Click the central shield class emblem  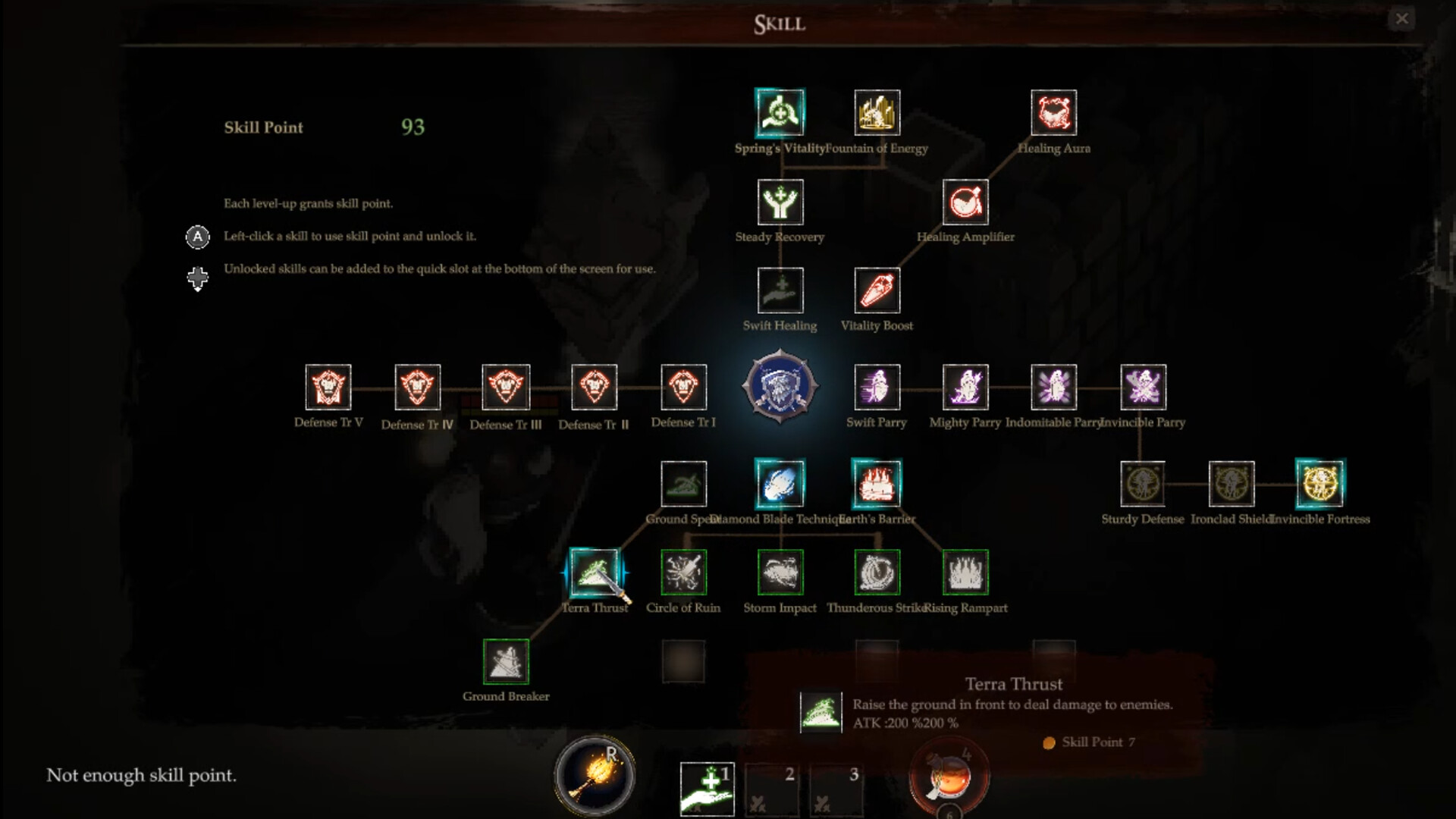[x=780, y=387]
